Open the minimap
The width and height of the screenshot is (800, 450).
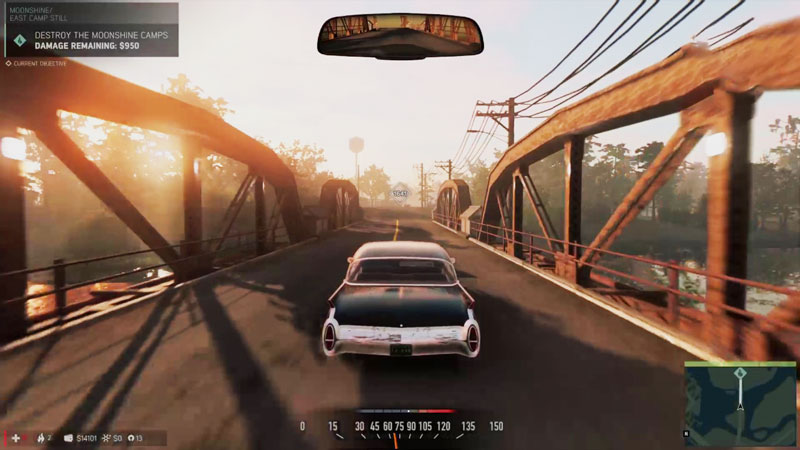click(739, 403)
